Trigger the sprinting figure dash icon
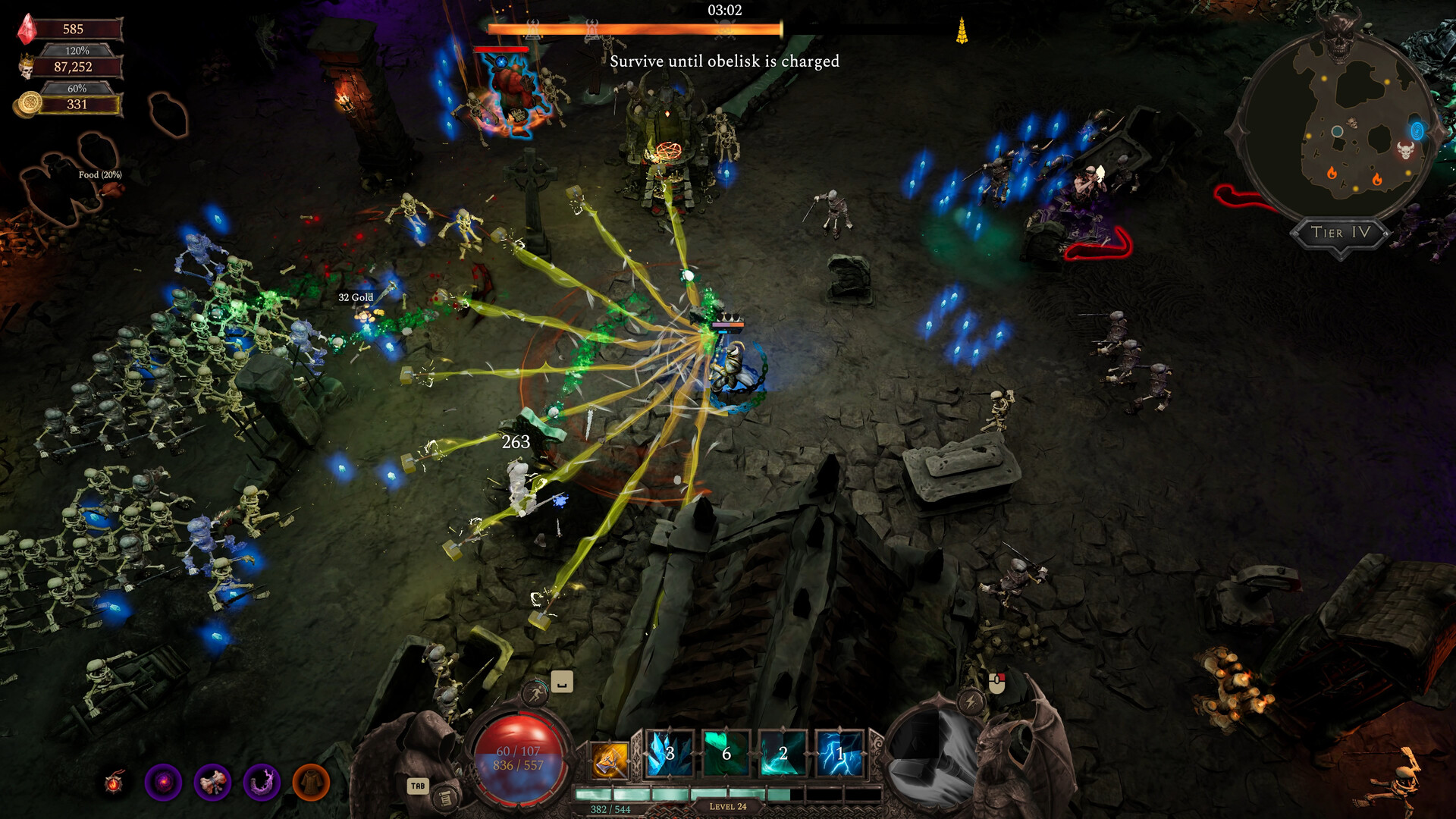This screenshot has width=1456, height=819. (x=535, y=693)
